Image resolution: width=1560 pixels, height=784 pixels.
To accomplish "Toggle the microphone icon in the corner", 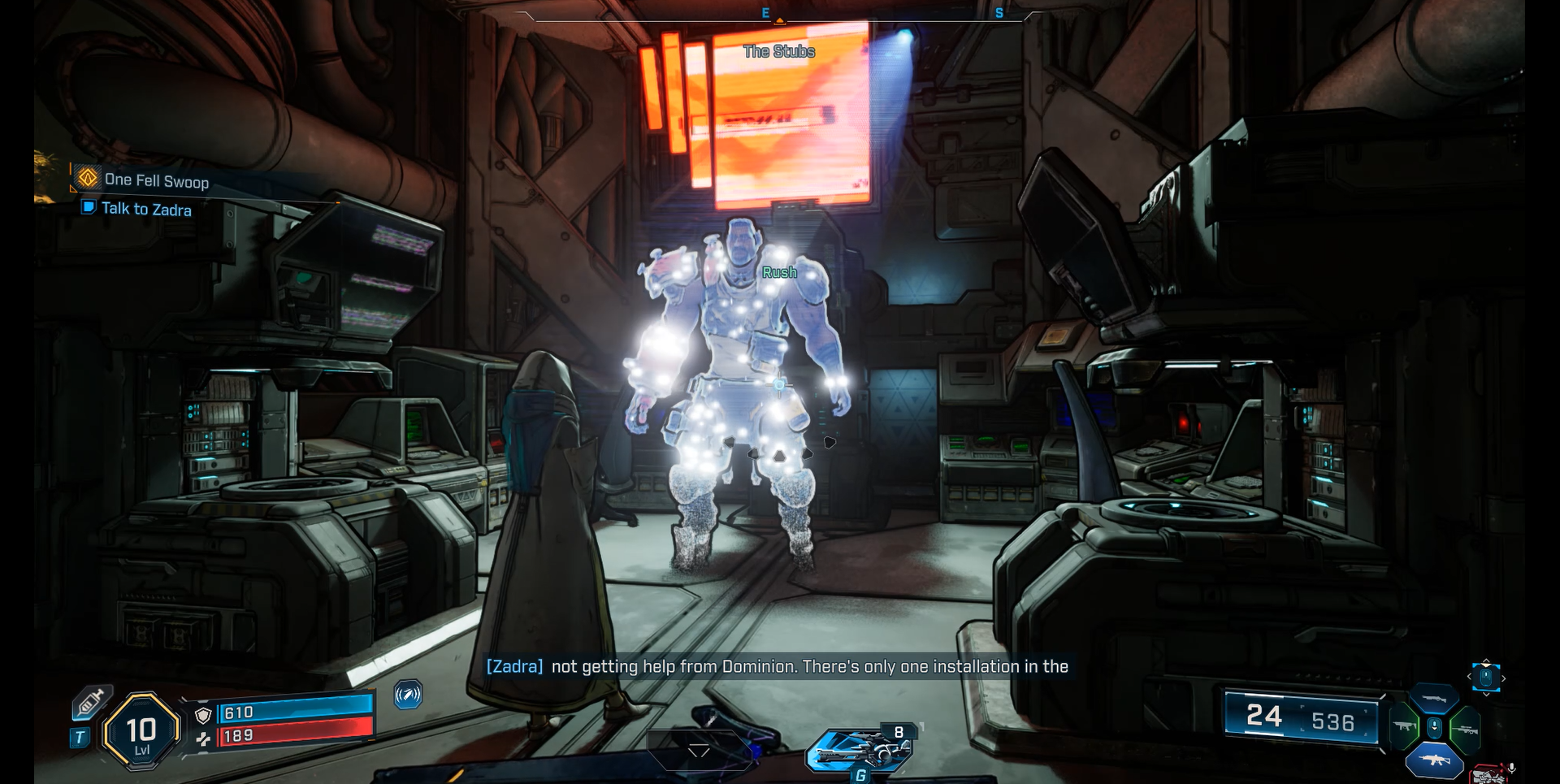I will point(1512,768).
